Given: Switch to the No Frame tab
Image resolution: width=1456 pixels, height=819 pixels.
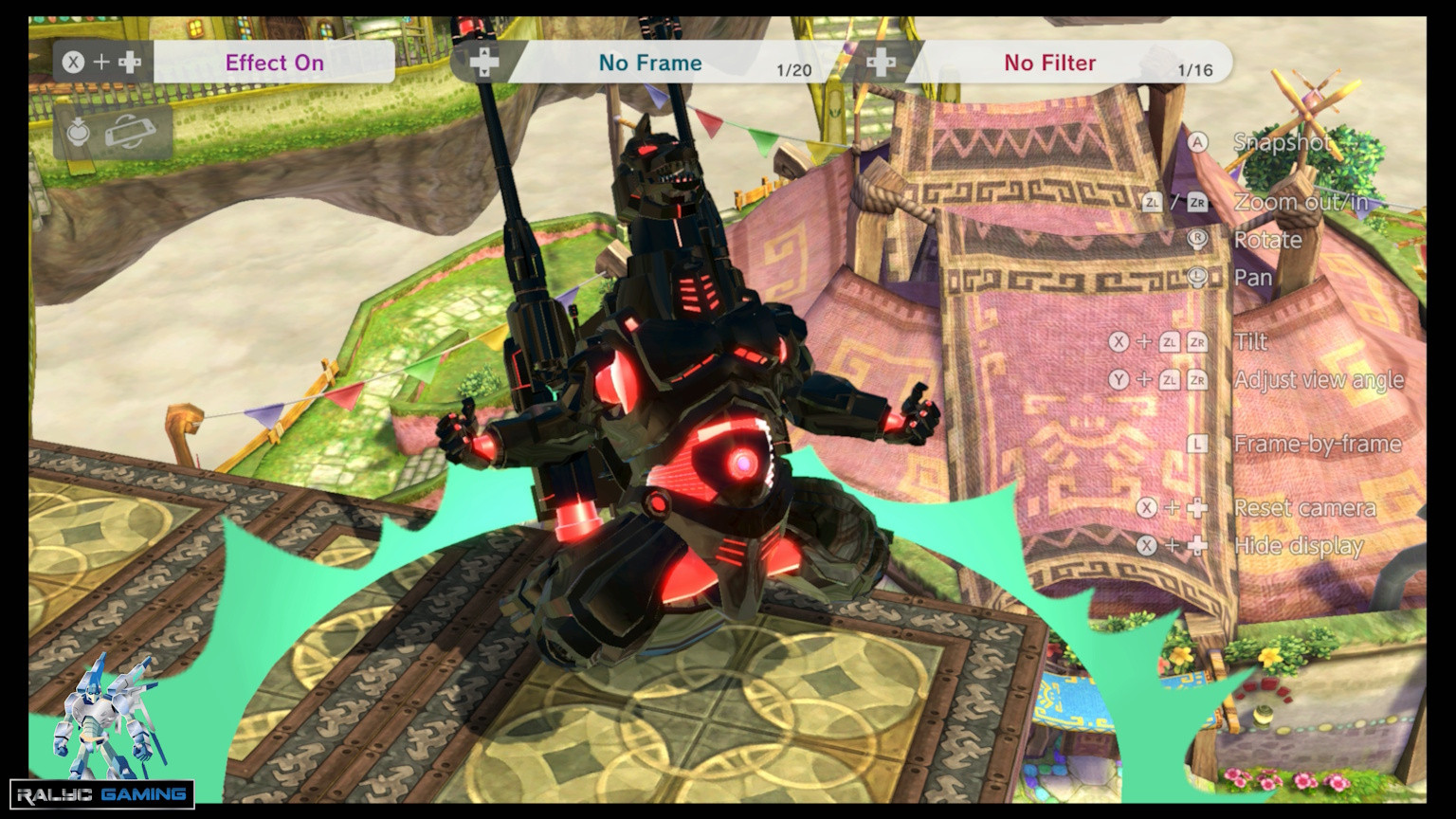Looking at the screenshot, I should coord(649,63).
